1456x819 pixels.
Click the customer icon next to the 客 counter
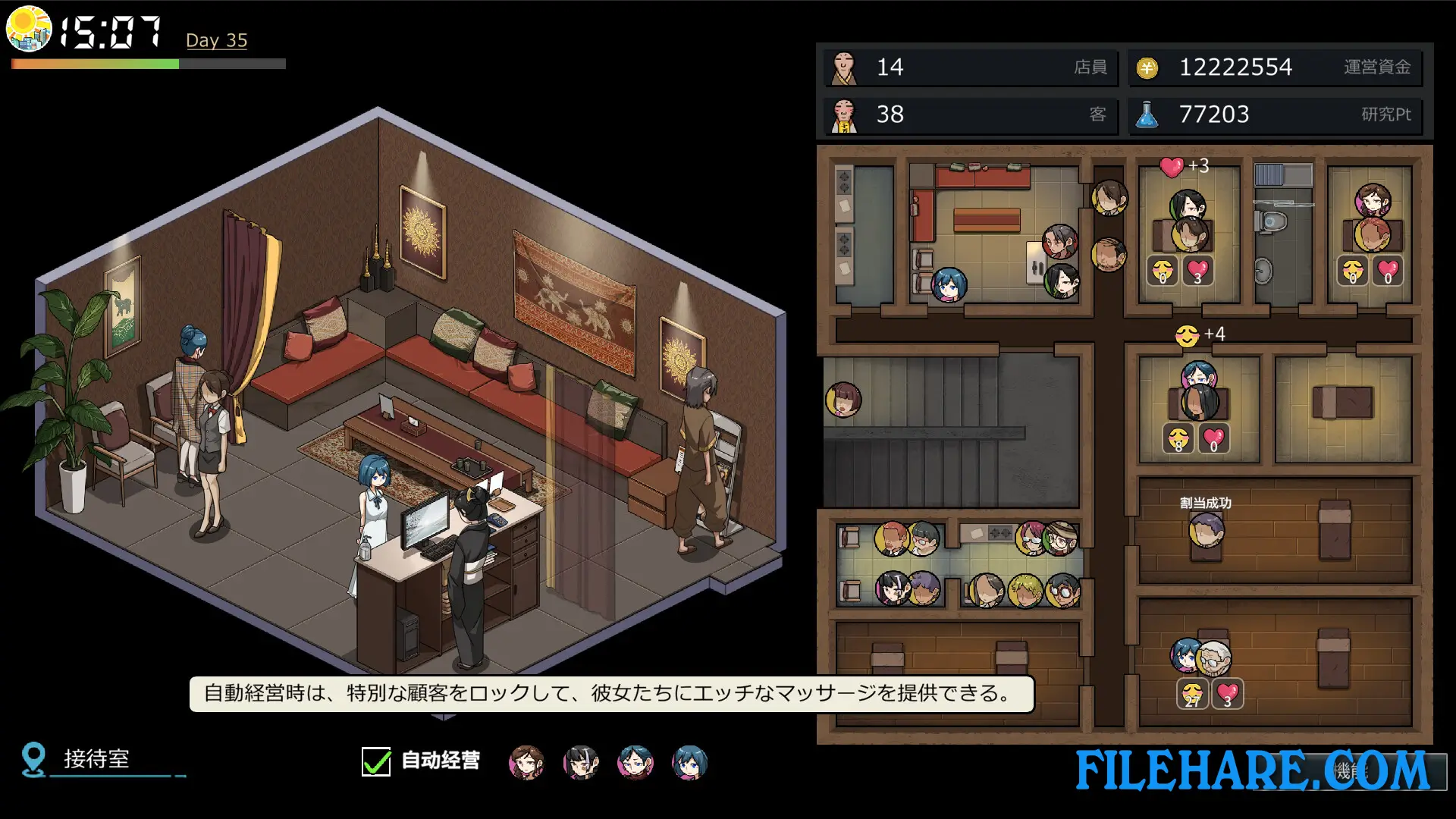844,115
